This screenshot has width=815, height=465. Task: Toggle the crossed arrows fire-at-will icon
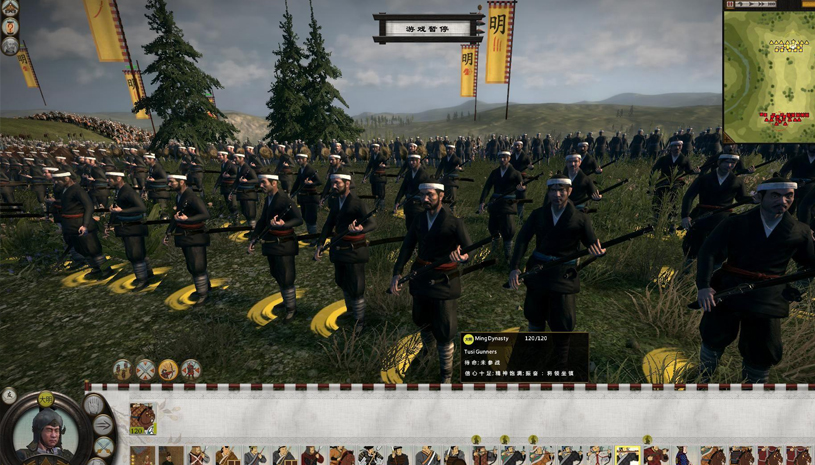click(145, 369)
